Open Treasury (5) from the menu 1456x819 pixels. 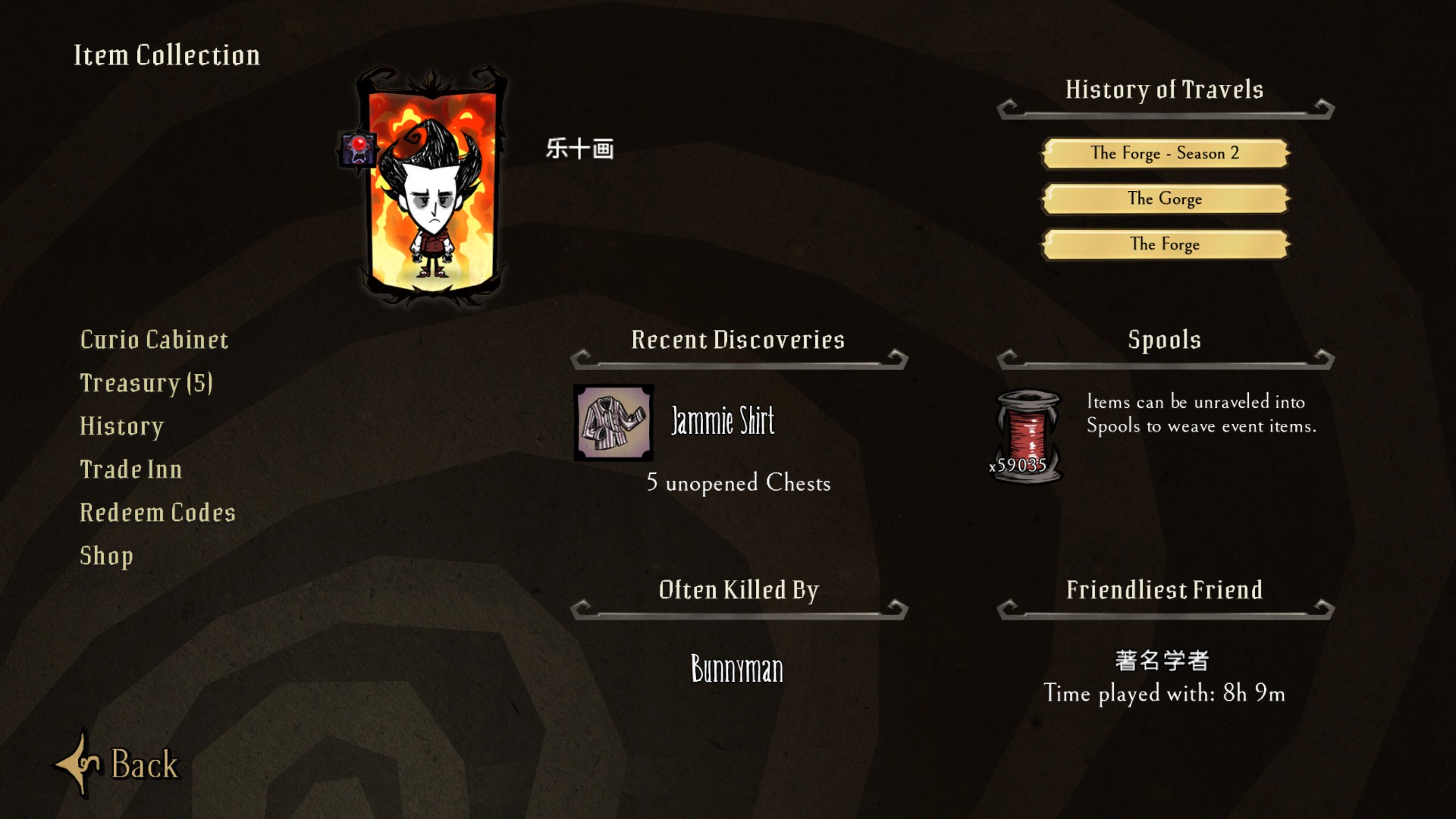146,383
